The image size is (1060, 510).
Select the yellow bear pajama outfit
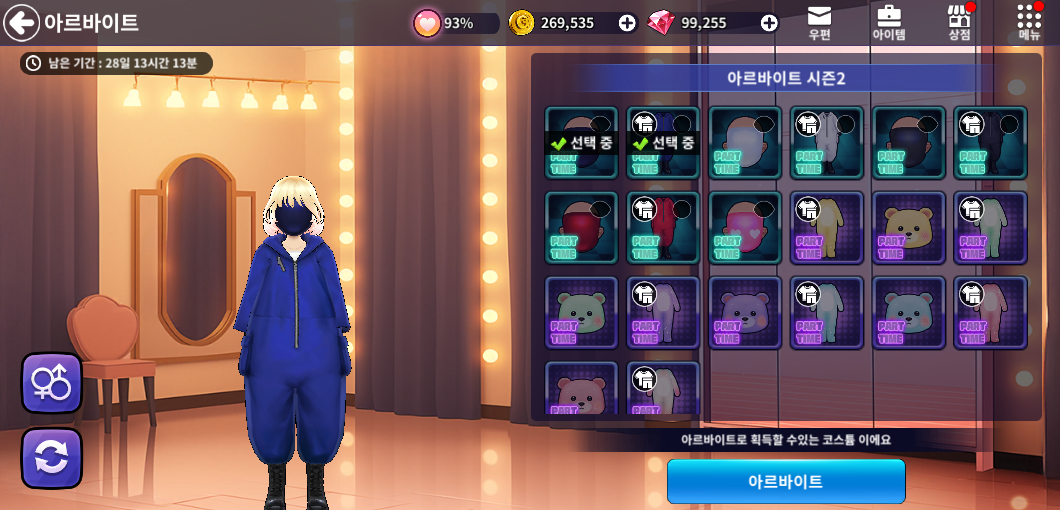click(x=827, y=228)
